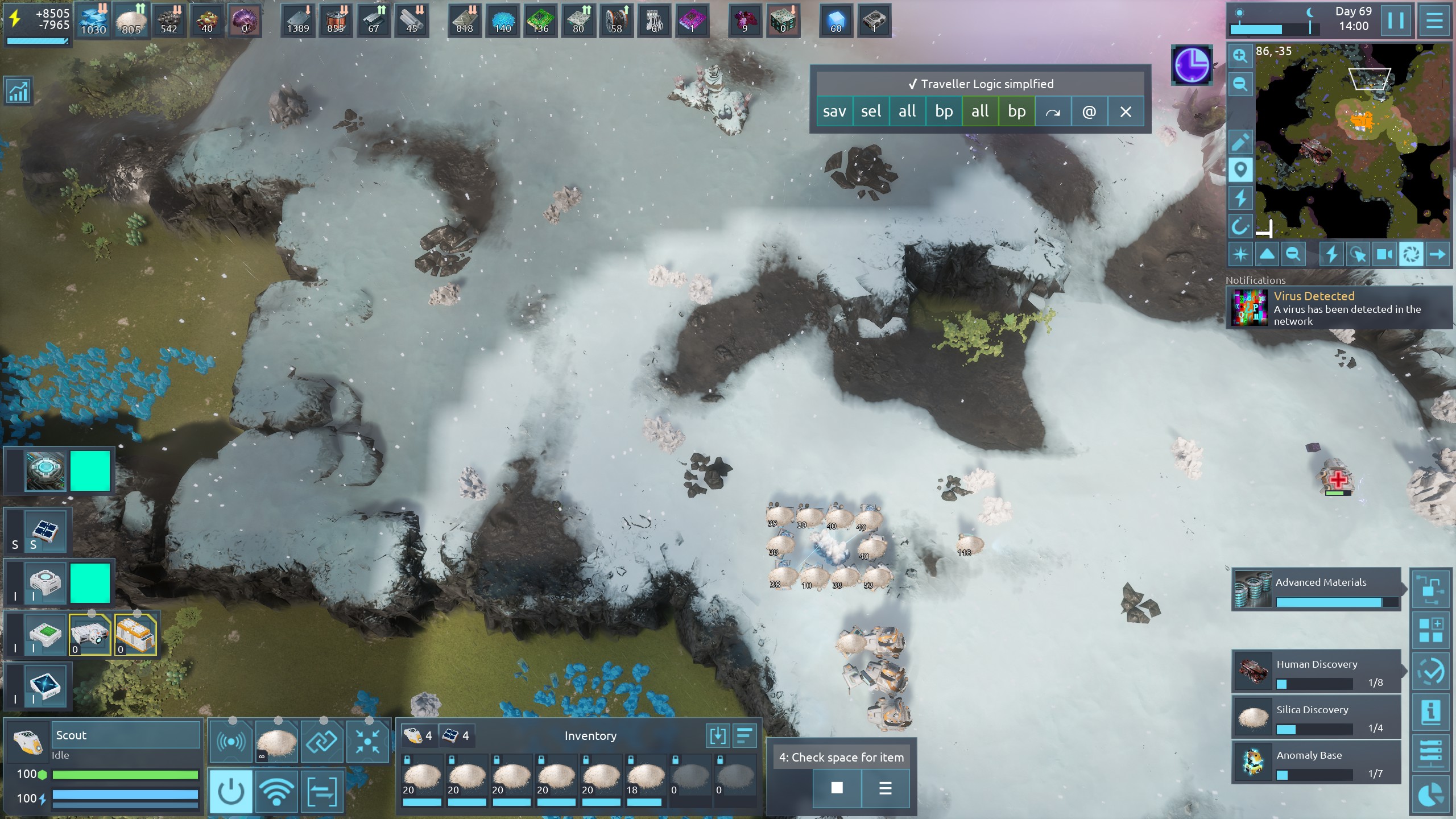Select the Advanced Materials research entry
The image size is (1456, 819).
[1316, 589]
